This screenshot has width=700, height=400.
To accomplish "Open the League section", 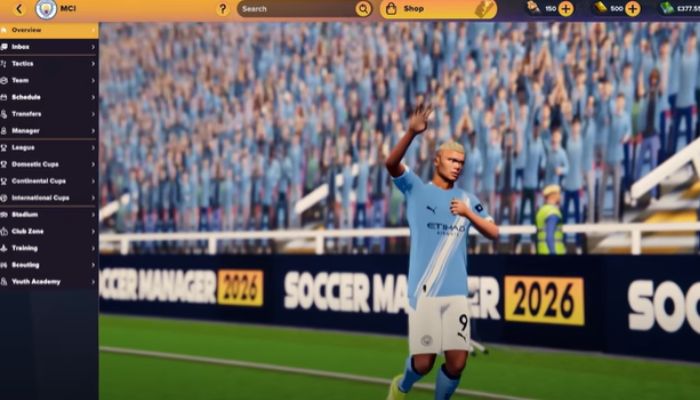I will tap(48, 147).
